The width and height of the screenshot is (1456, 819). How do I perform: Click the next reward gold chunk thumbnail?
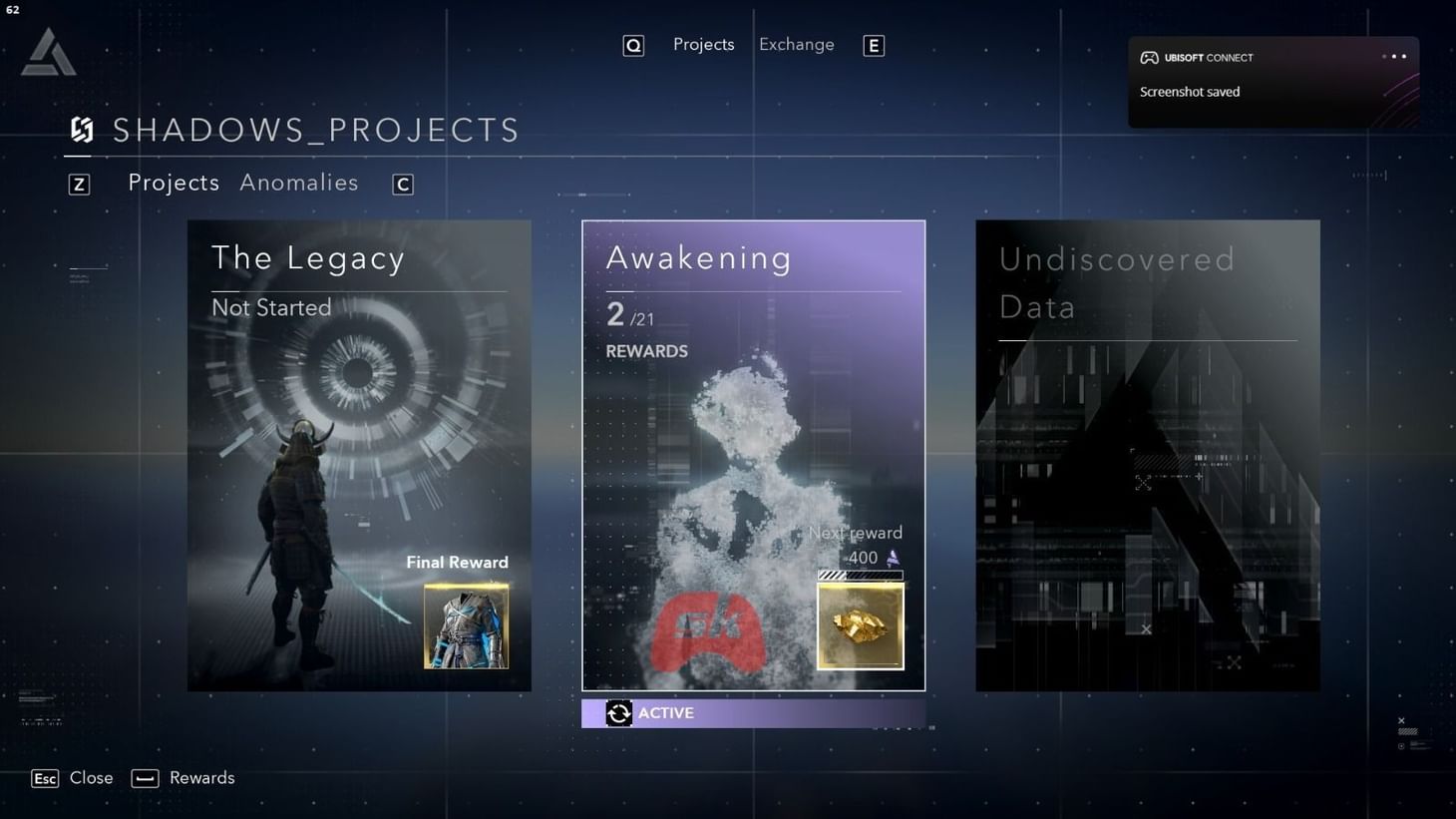860,625
